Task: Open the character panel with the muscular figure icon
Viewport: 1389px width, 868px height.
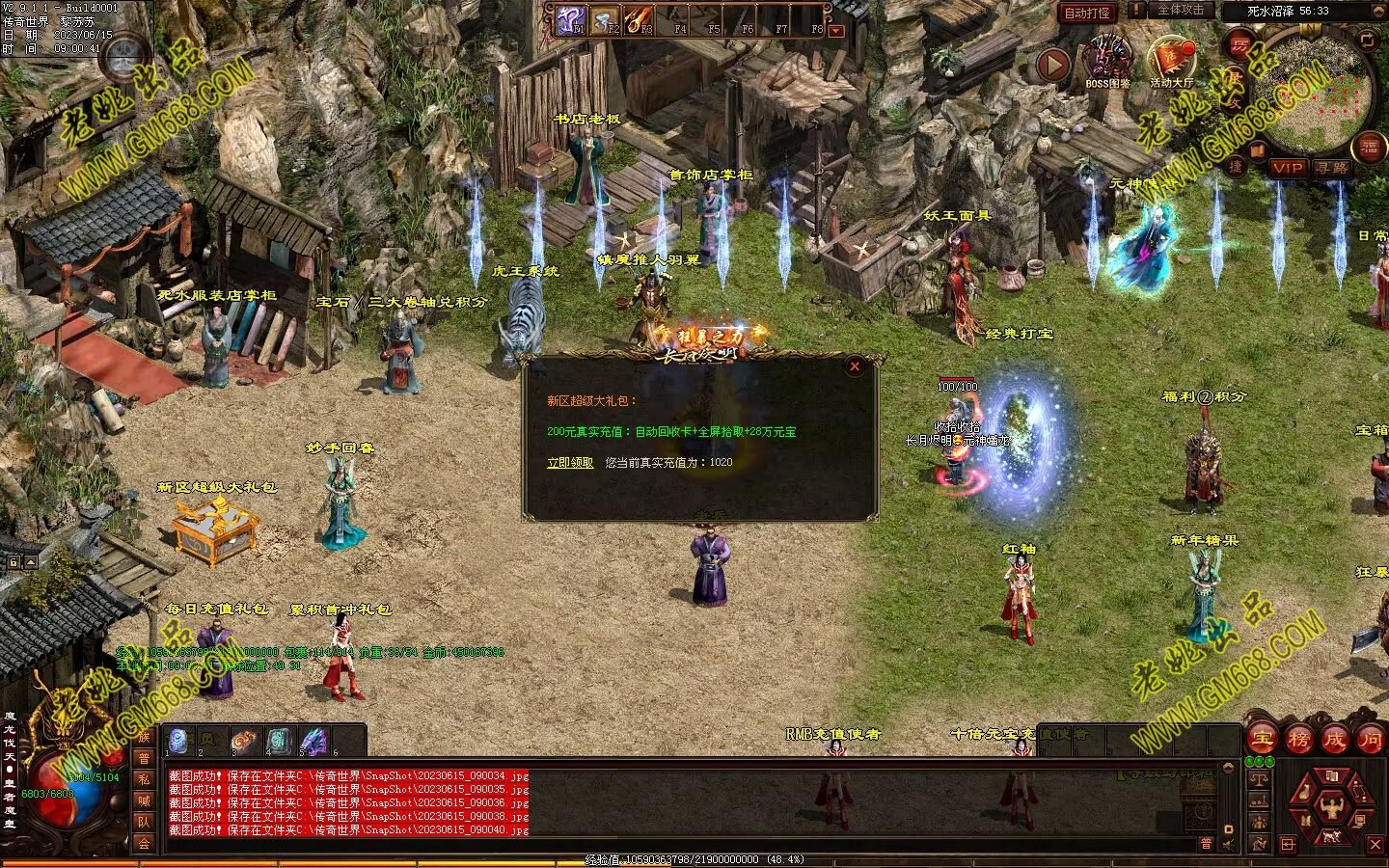Action: (x=1332, y=806)
